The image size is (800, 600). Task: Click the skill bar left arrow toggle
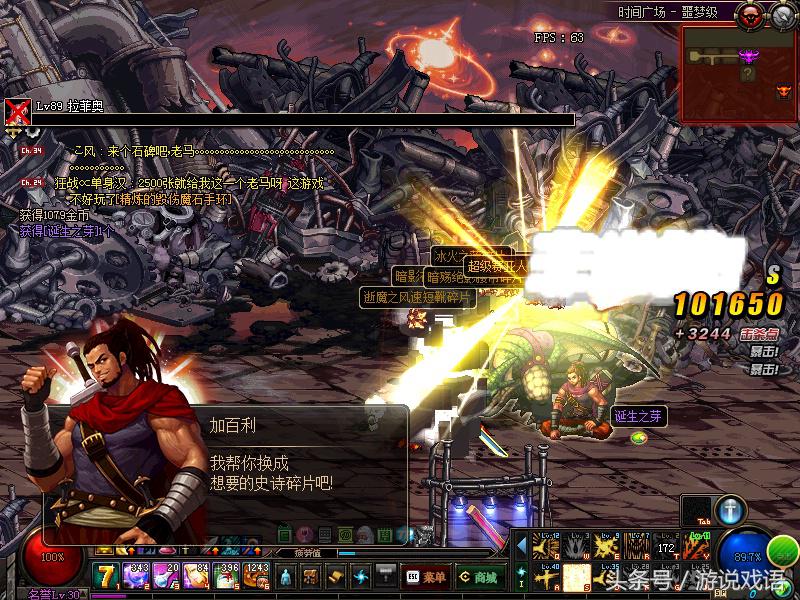(x=521, y=547)
